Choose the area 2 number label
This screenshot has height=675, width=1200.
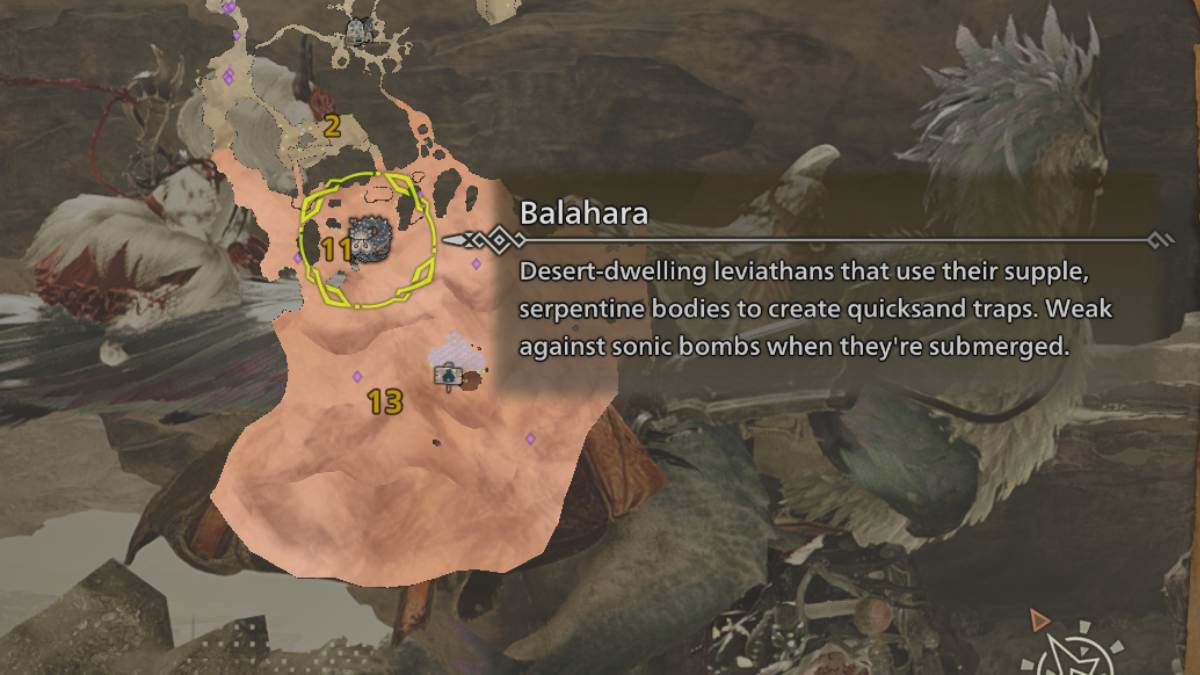pyautogui.click(x=332, y=126)
